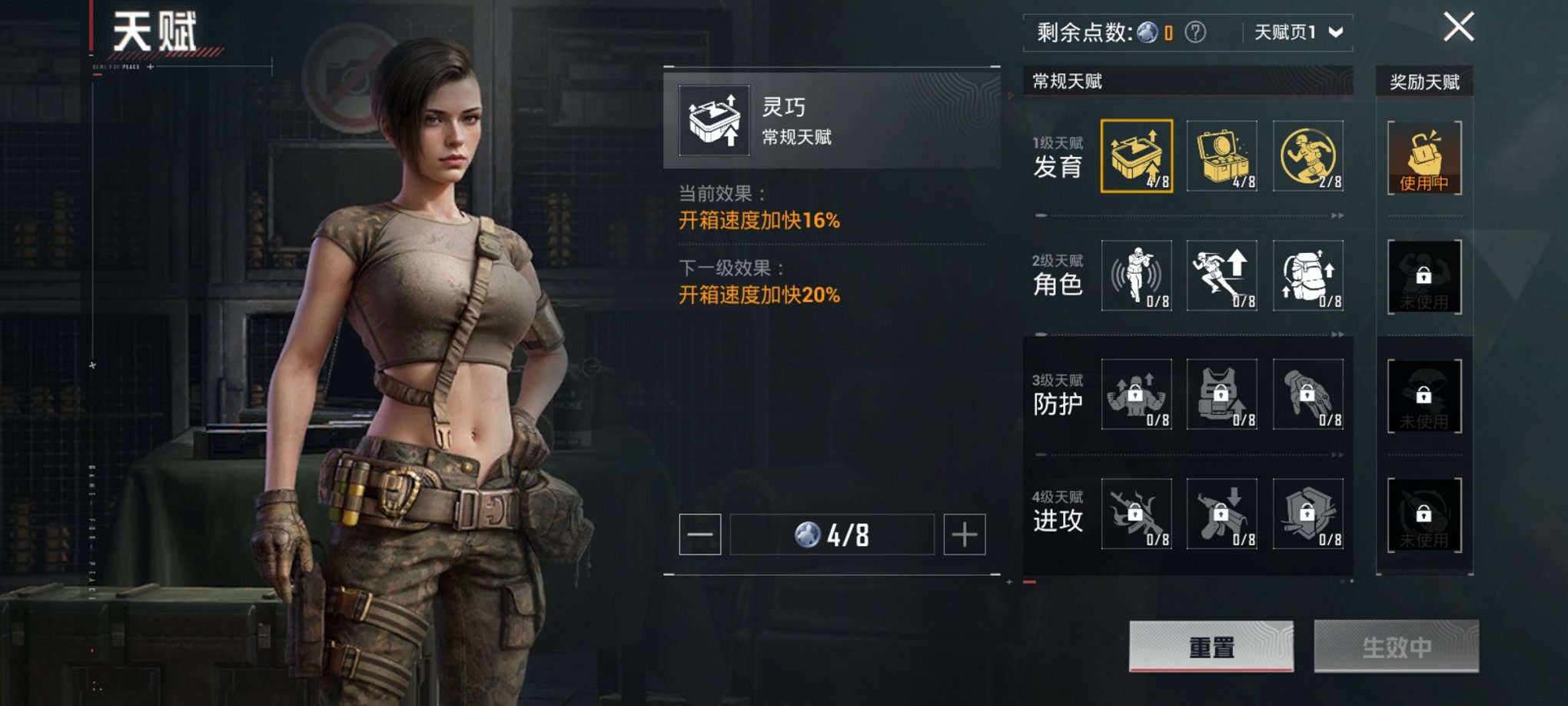Image resolution: width=1568 pixels, height=706 pixels.
Task: Select the locked armor vest talent
Action: click(x=1222, y=395)
